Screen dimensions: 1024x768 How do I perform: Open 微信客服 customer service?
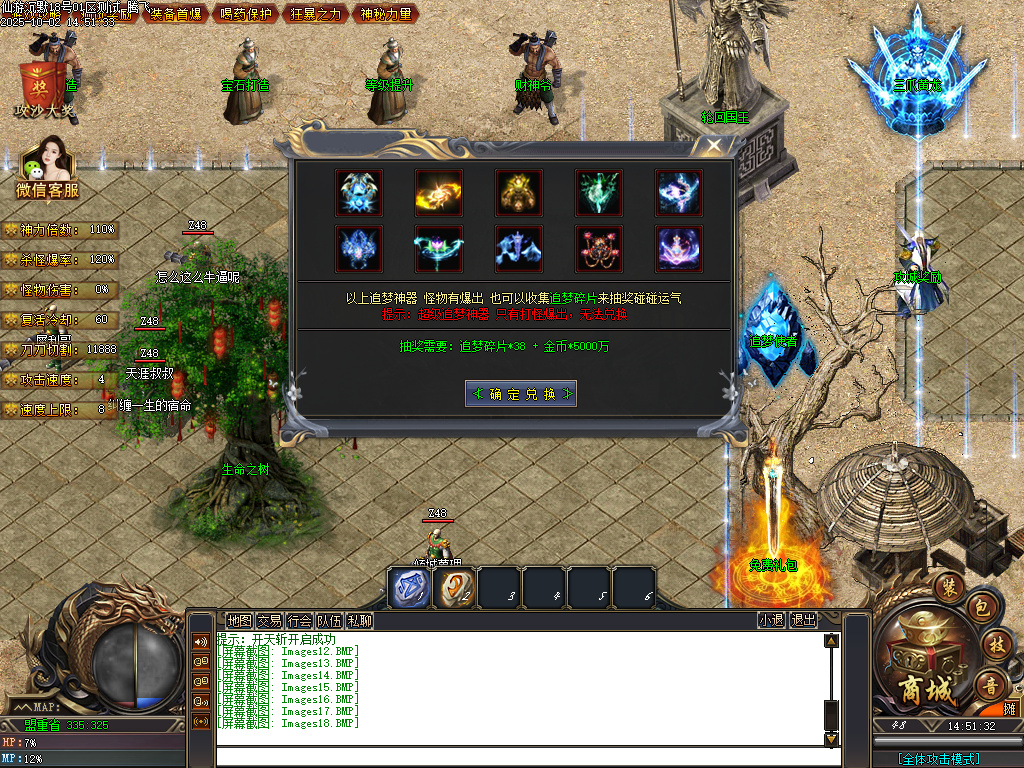point(47,172)
